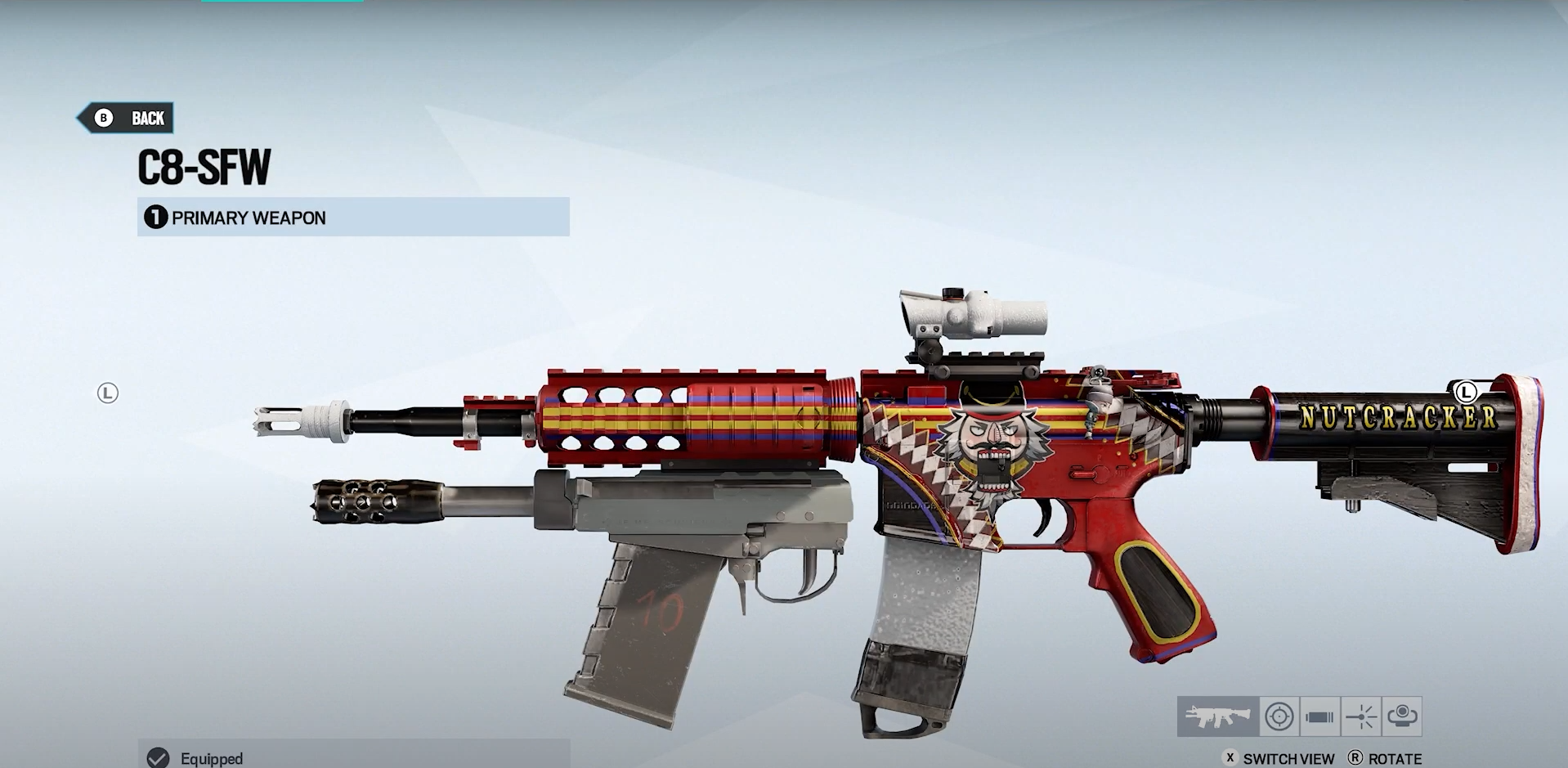Select the Primary Weapon row

[x=353, y=218]
